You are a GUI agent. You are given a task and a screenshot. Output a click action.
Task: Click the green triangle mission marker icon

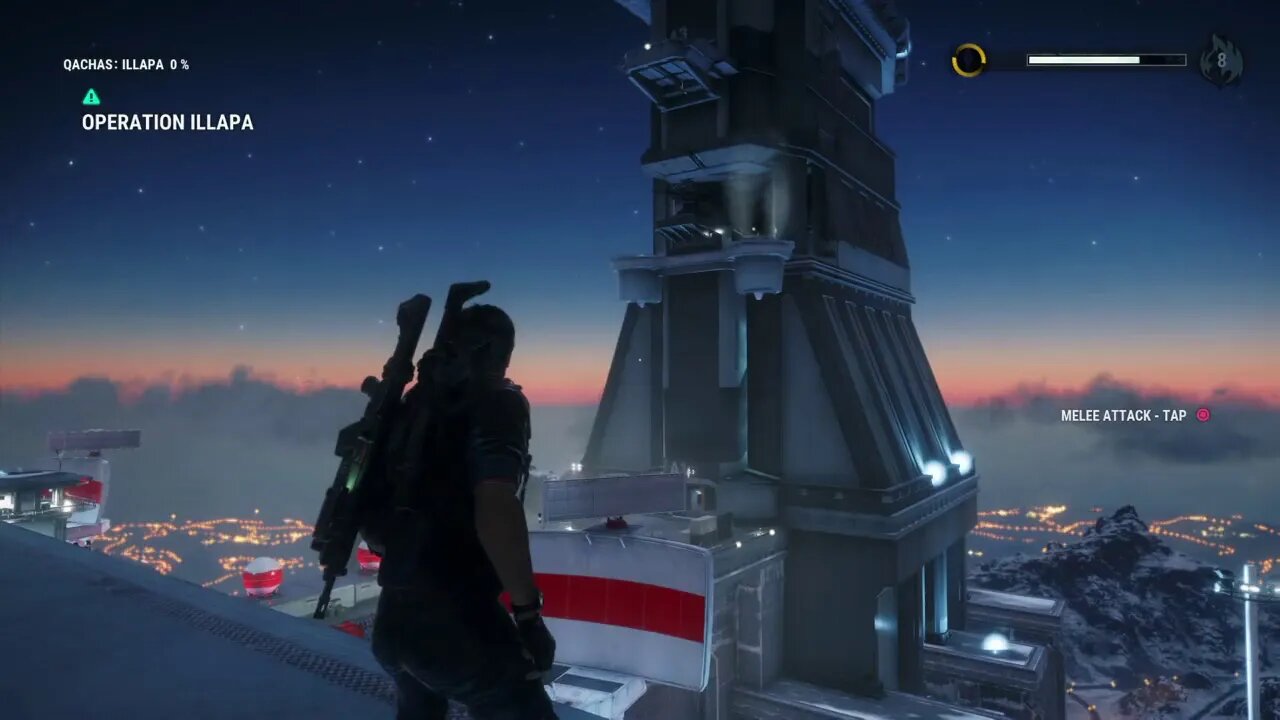pyautogui.click(x=91, y=97)
